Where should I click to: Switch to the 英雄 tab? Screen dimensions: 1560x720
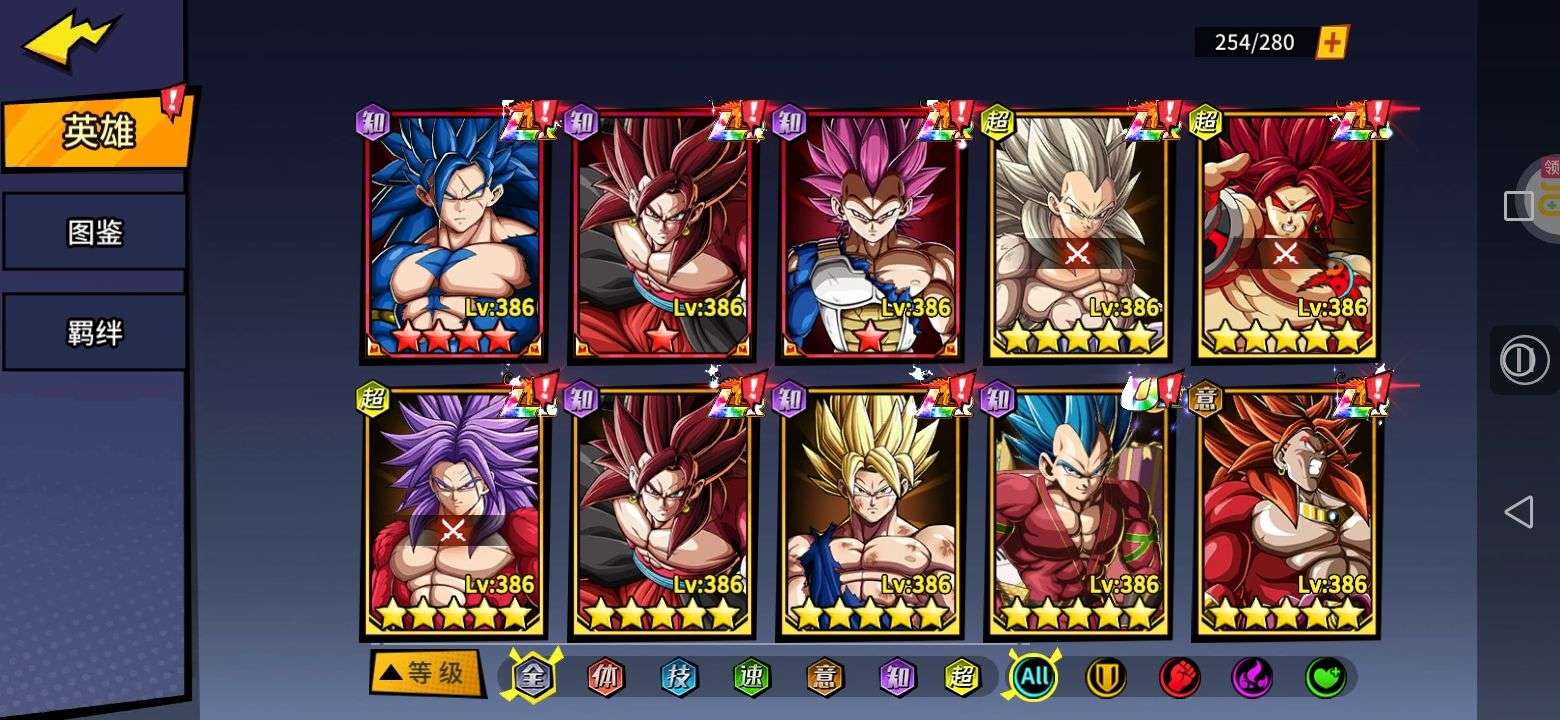pos(98,131)
